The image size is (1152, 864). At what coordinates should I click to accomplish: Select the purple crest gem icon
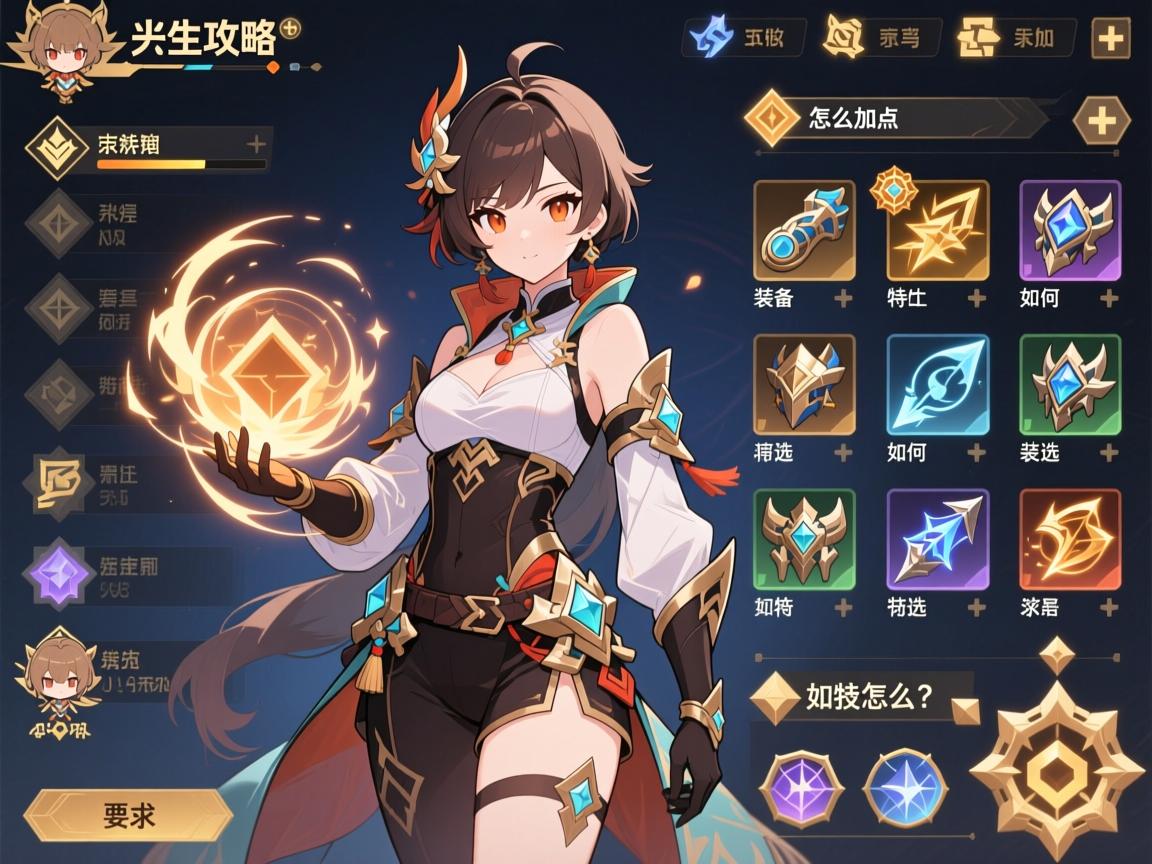click(1070, 230)
